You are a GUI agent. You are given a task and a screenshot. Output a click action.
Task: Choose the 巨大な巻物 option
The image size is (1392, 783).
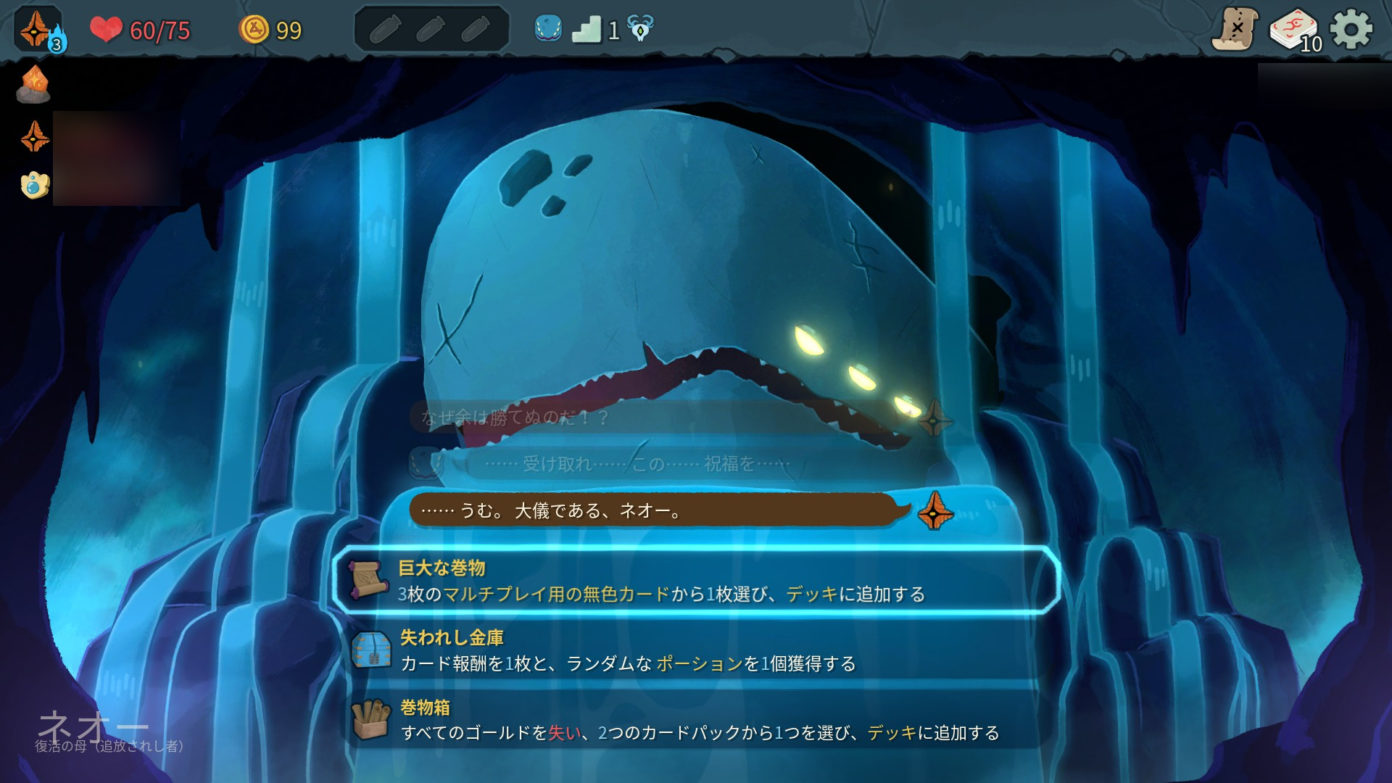[x=695, y=581]
